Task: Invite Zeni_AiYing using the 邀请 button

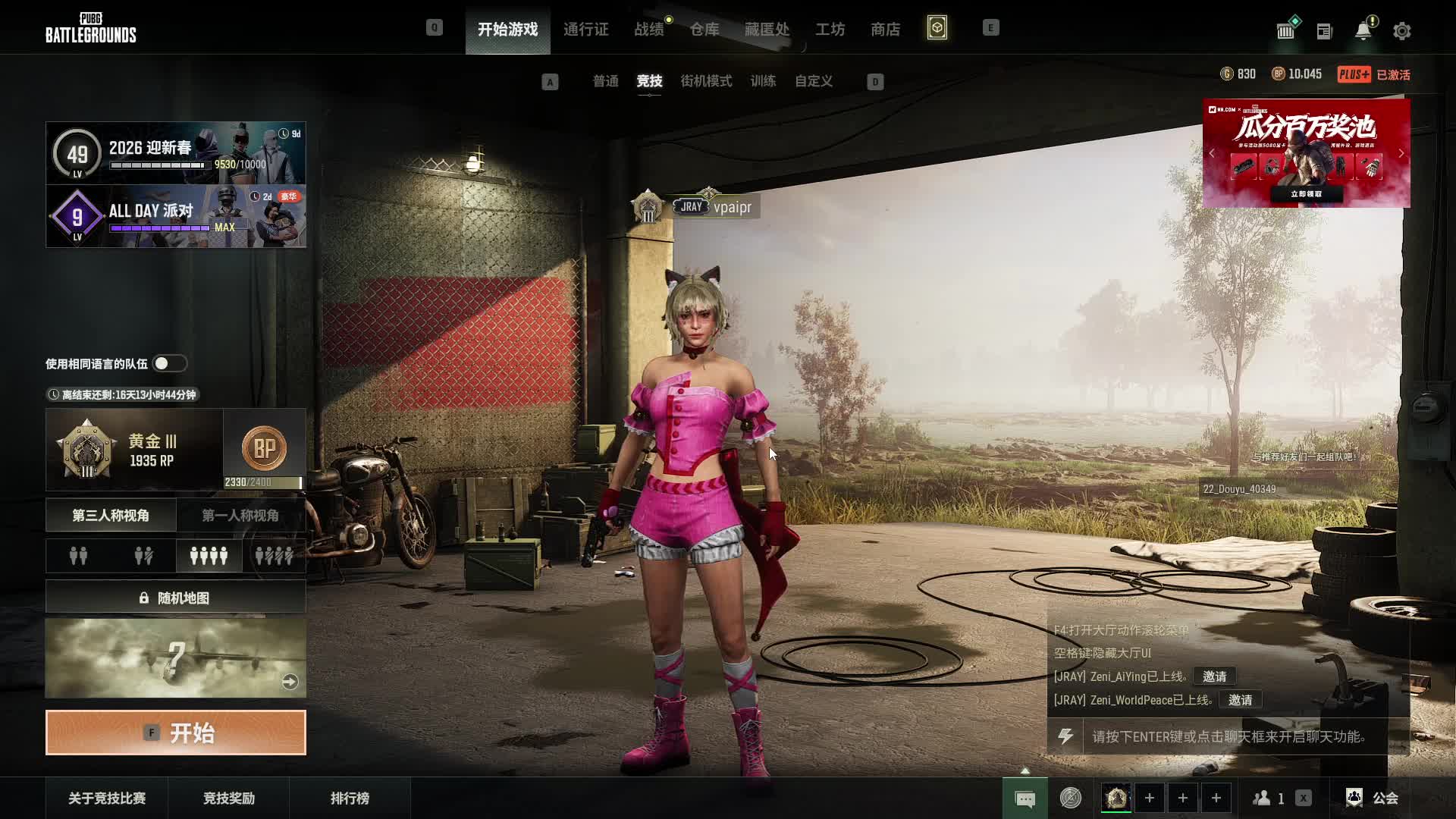Action: (x=1214, y=676)
